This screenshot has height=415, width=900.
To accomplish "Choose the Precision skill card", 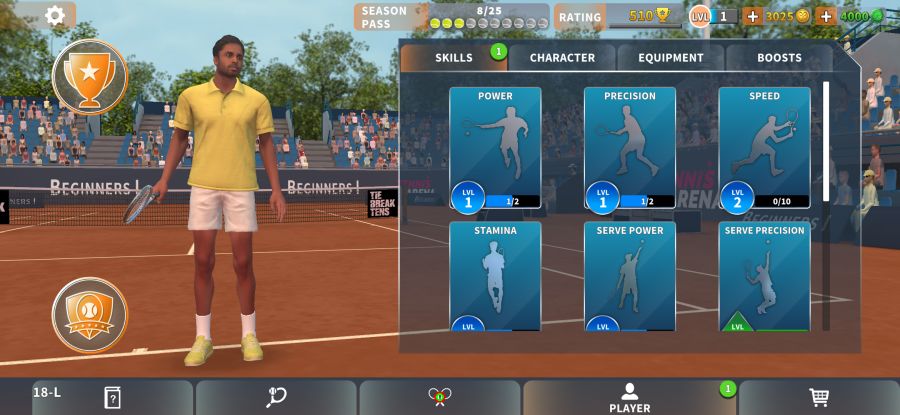I will click(x=630, y=148).
